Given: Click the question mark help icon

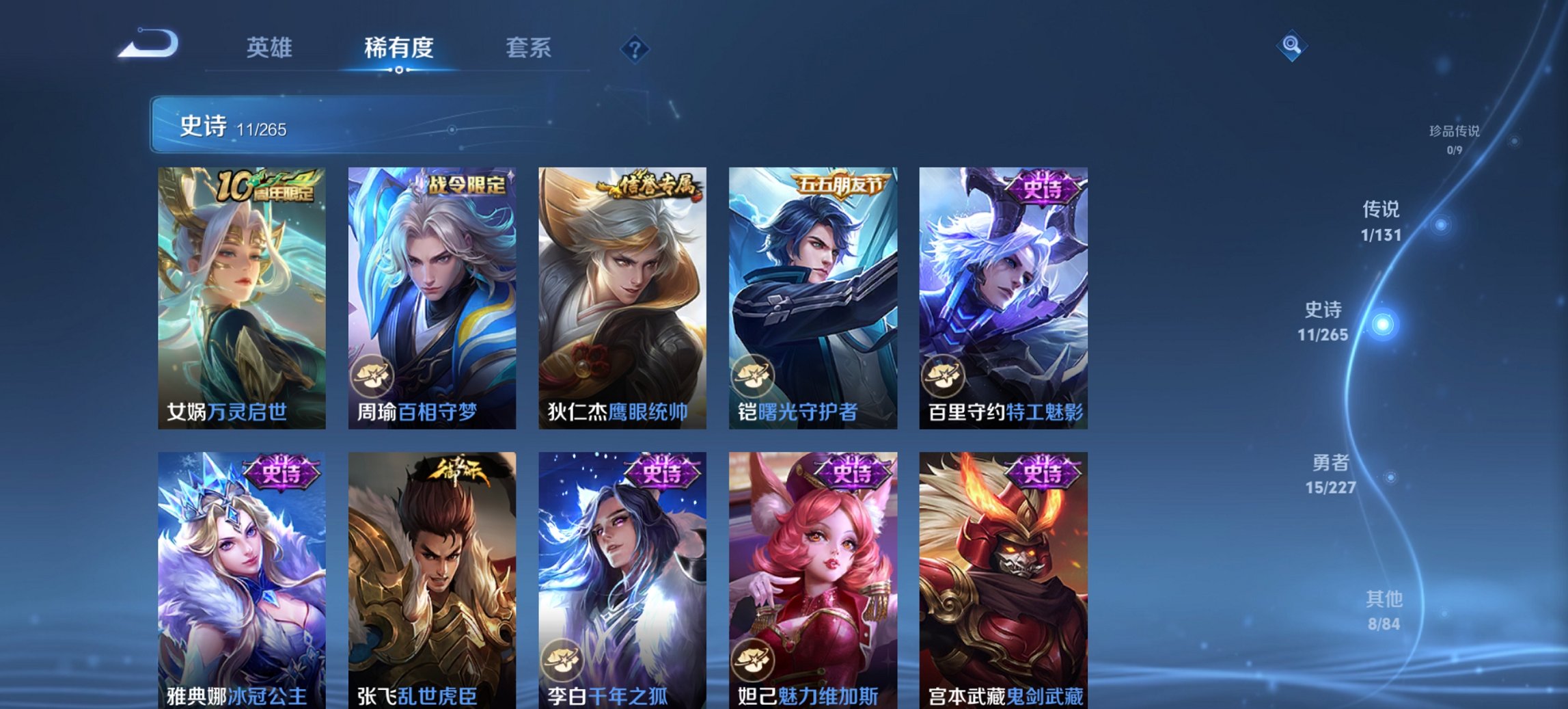Looking at the screenshot, I should point(635,50).
